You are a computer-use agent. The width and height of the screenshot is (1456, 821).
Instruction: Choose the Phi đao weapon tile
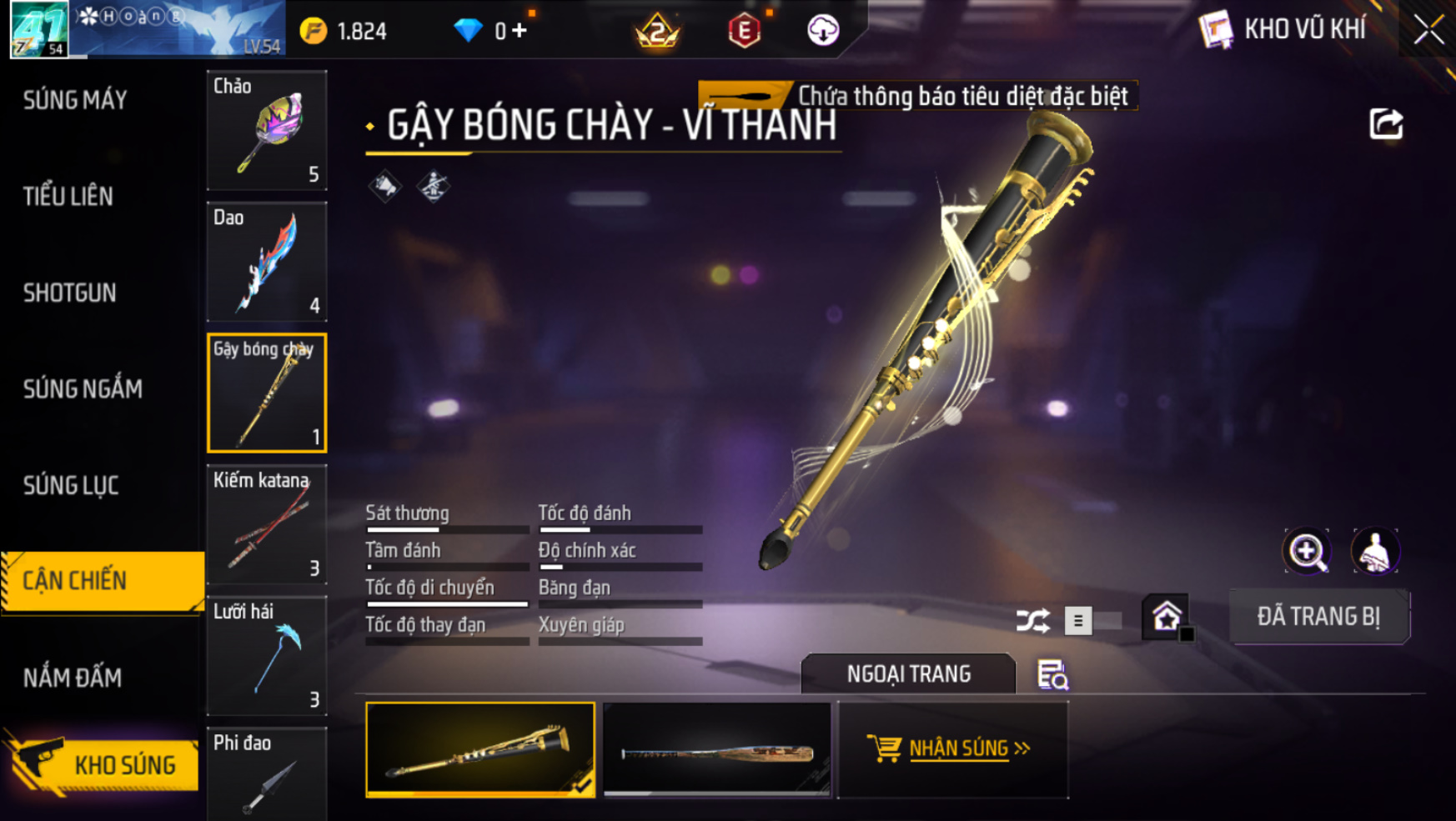point(267,775)
